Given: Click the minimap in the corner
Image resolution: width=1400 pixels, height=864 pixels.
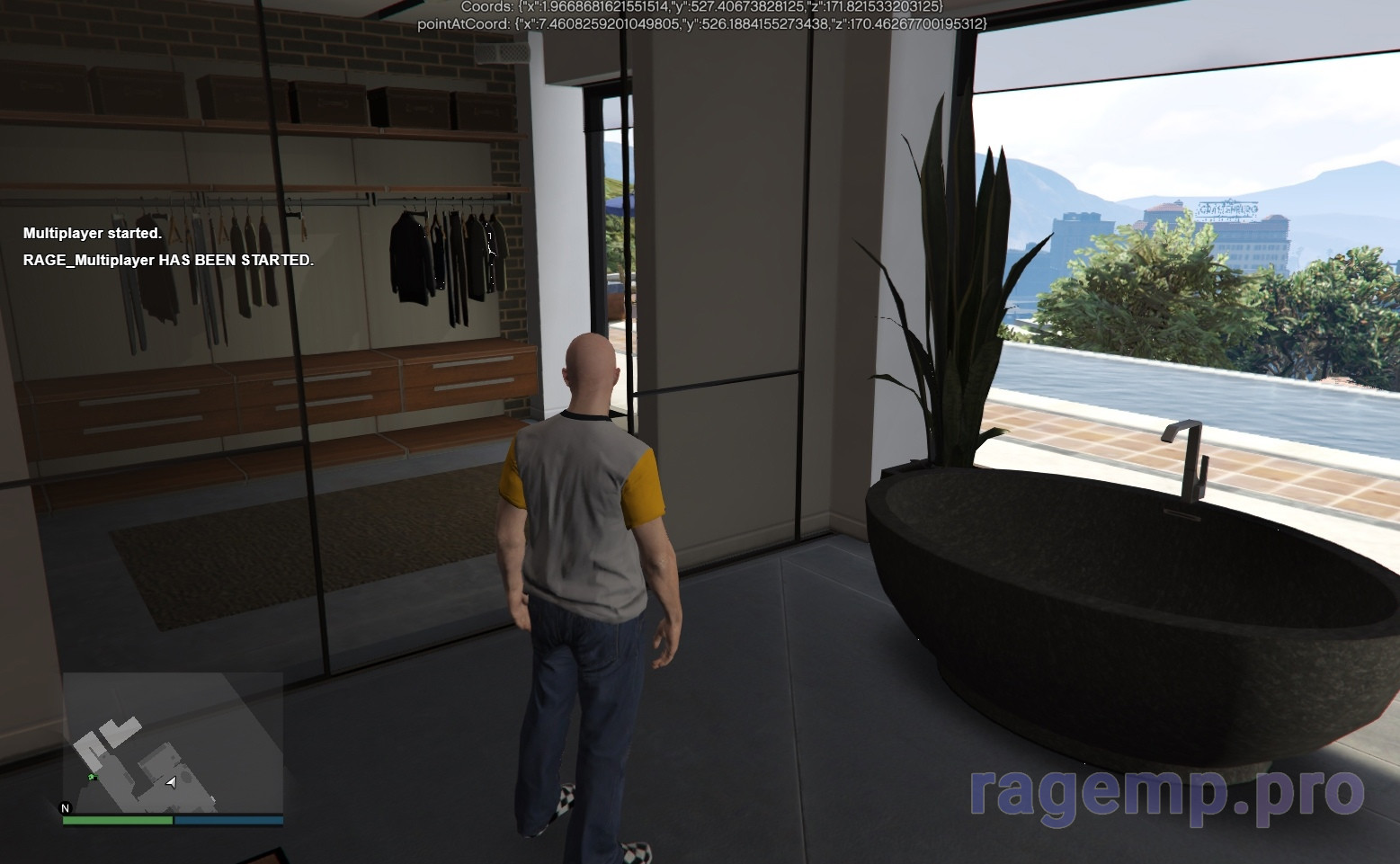Looking at the screenshot, I should (173, 743).
